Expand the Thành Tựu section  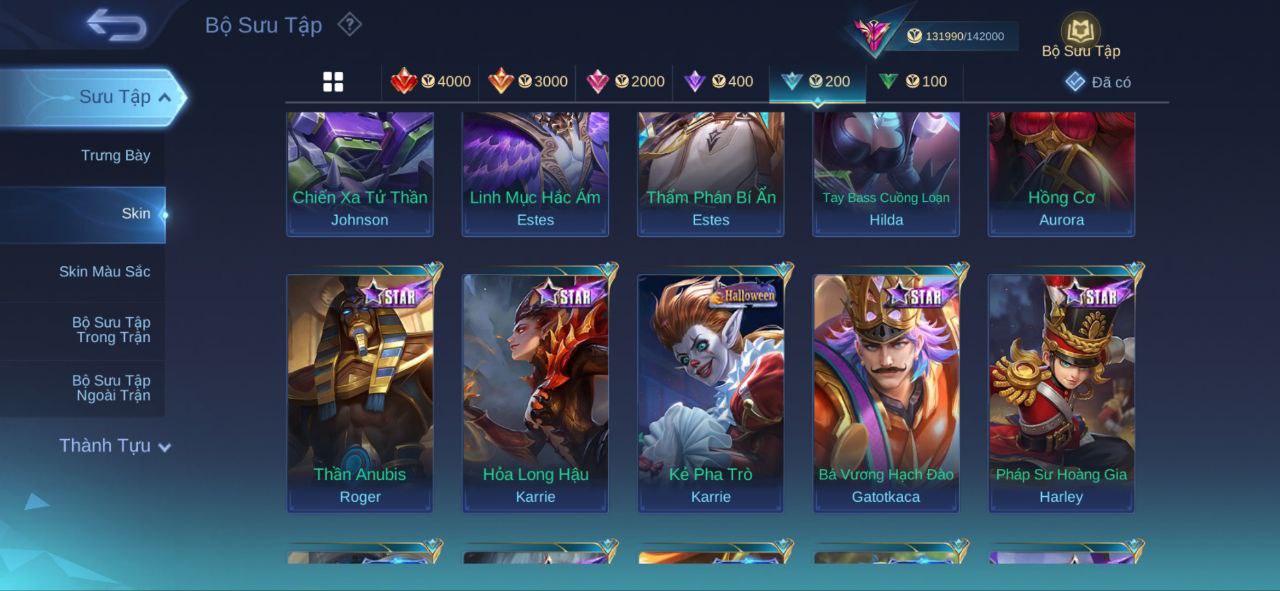[x=115, y=446]
